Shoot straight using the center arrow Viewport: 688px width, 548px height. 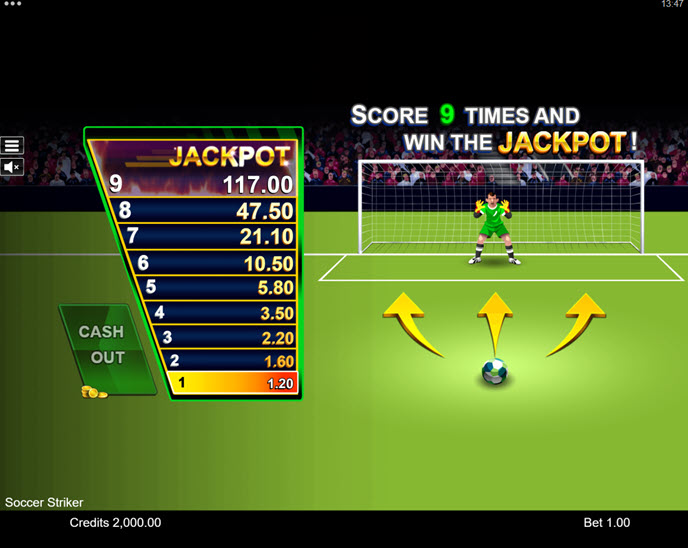(494, 322)
